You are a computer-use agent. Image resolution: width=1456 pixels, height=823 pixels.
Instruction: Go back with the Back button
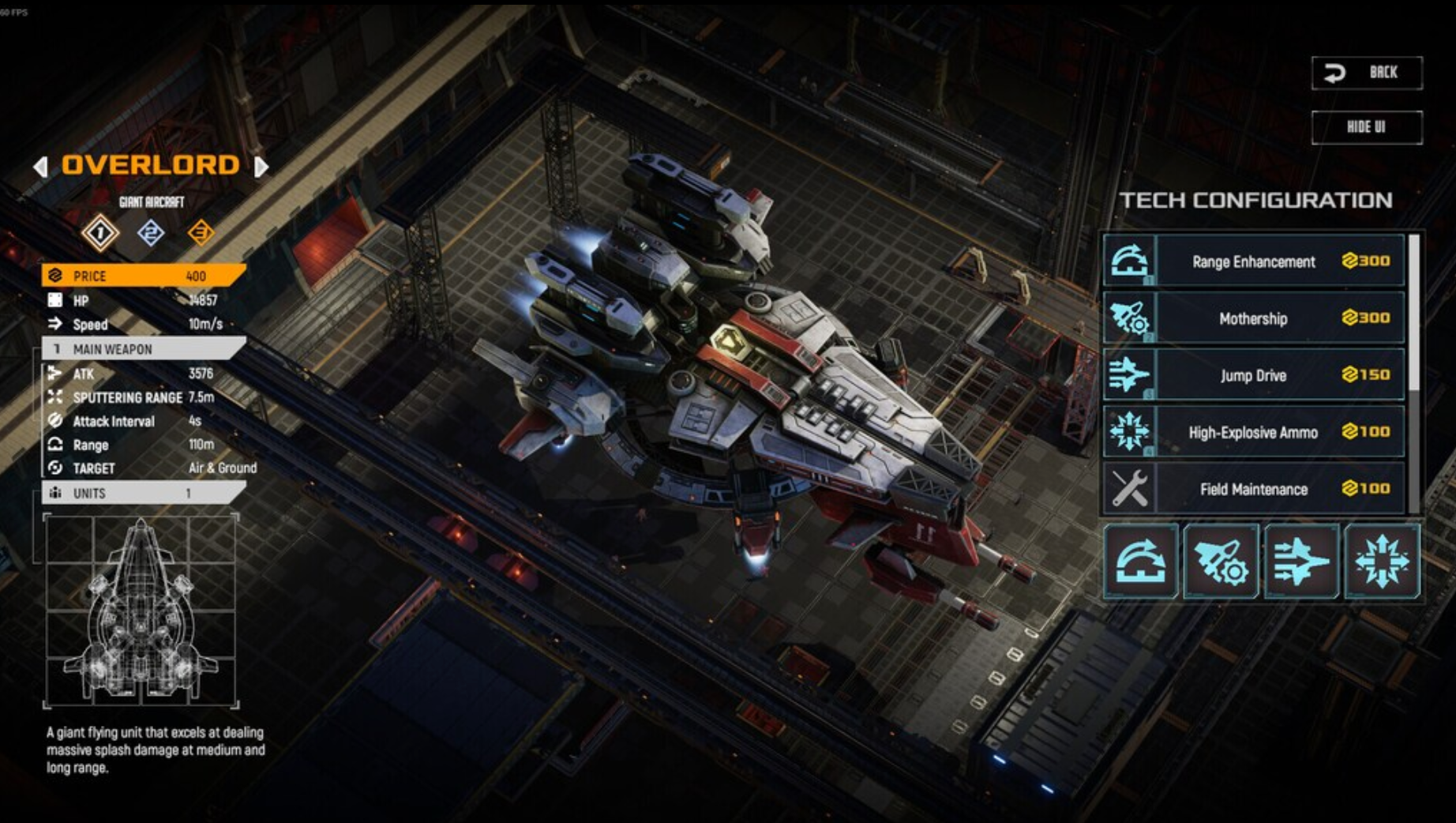coord(1367,73)
